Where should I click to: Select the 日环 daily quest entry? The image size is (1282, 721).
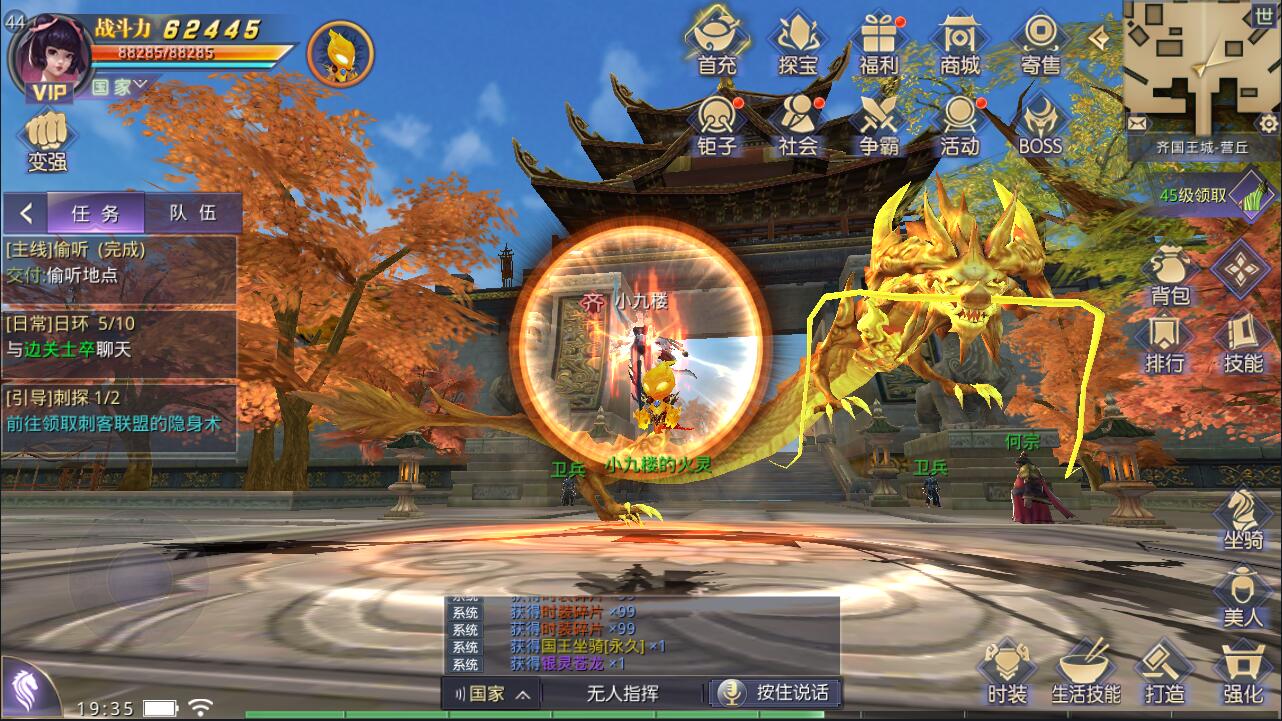118,337
